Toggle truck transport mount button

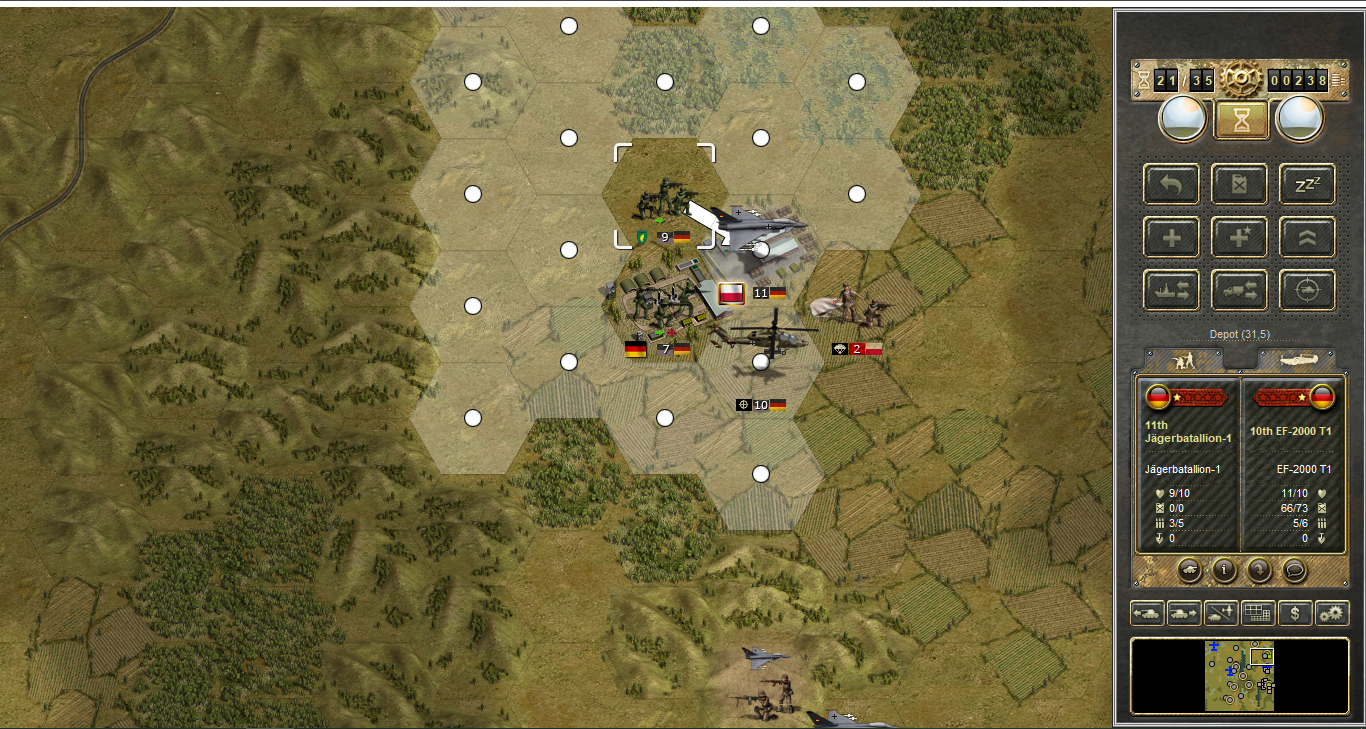point(1240,290)
